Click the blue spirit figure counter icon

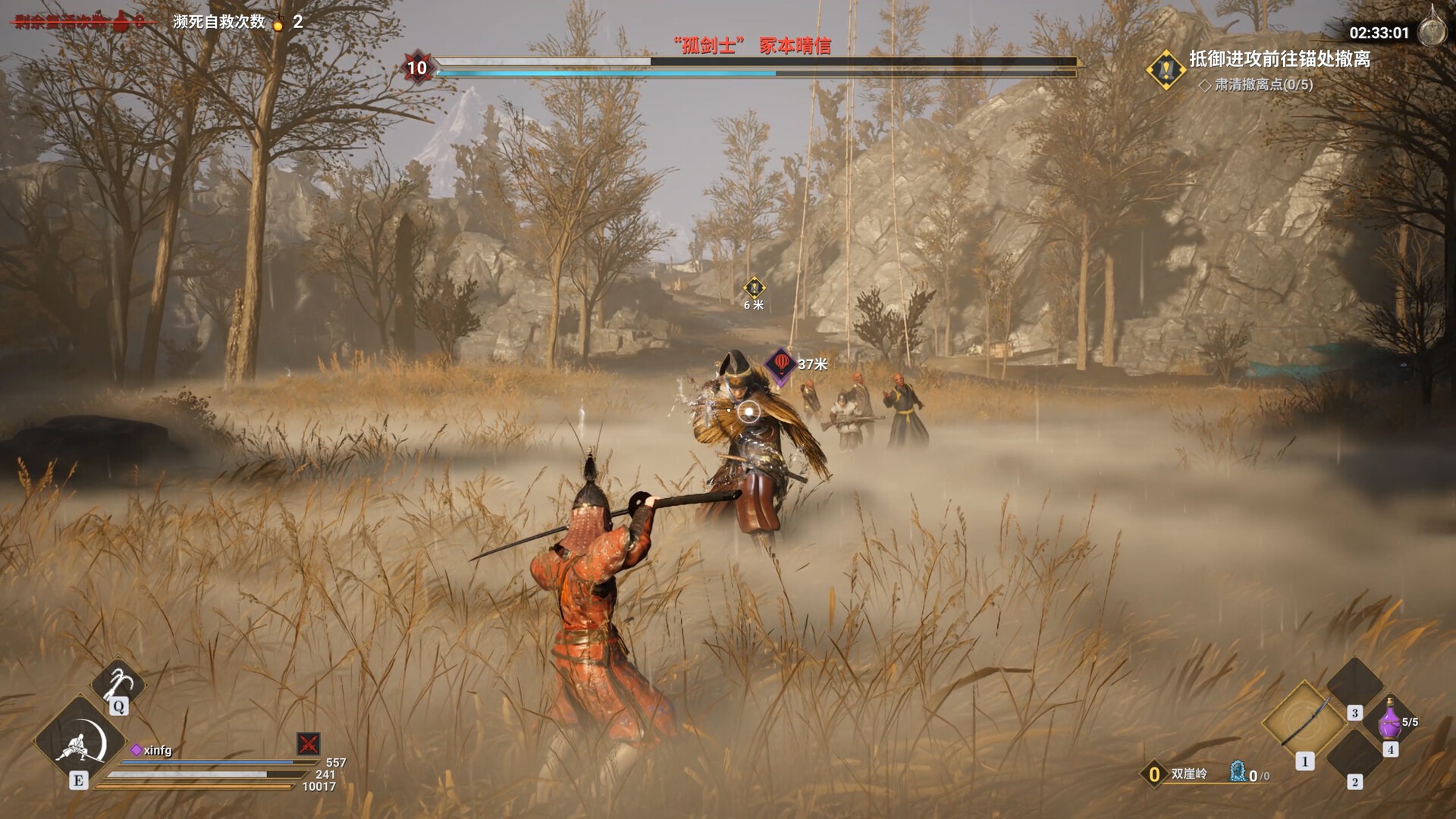1238,772
